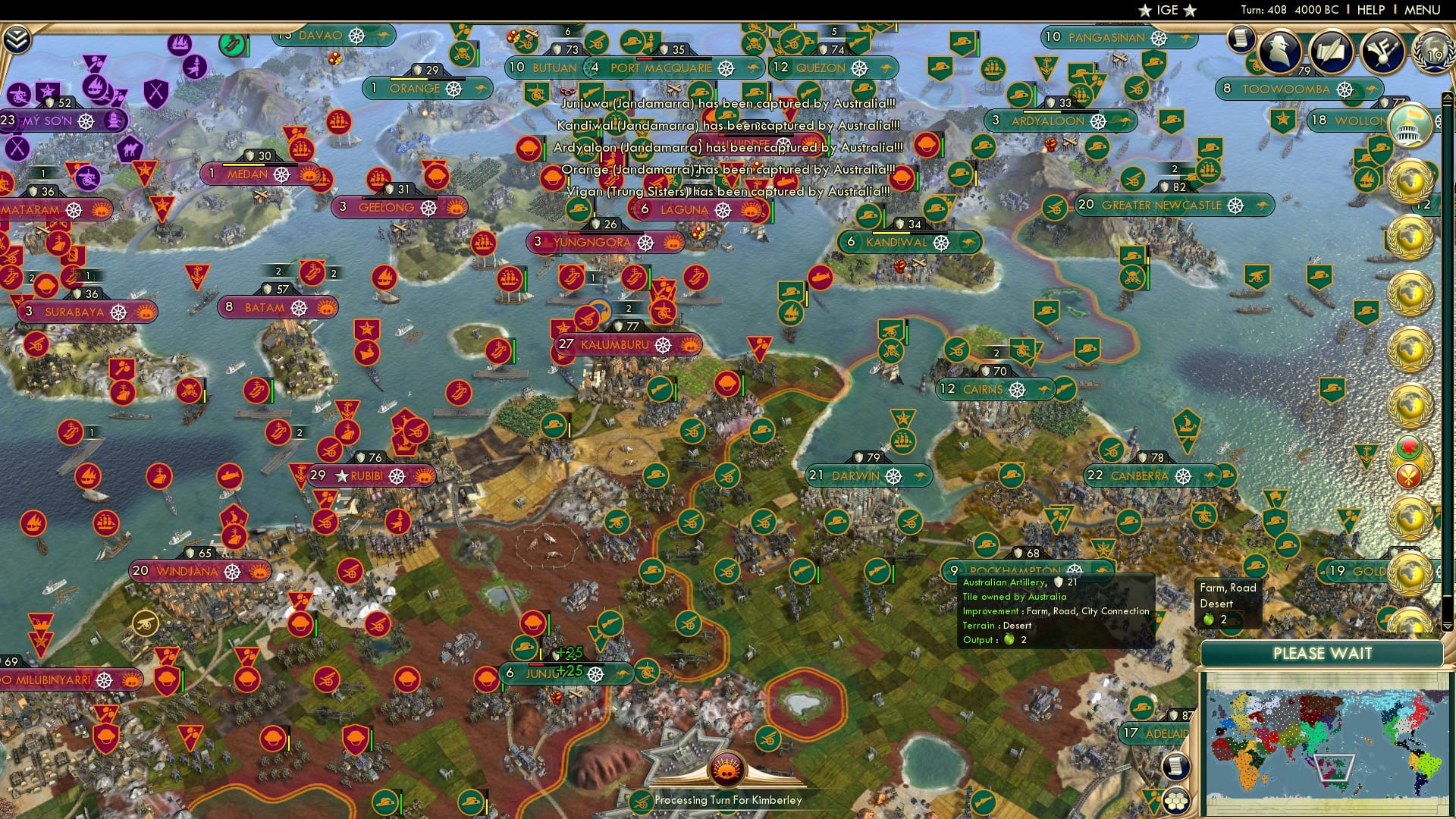Viewport: 1456px width, 819px height.
Task: Click the trumpet overview icon near top right
Action: tap(1382, 51)
